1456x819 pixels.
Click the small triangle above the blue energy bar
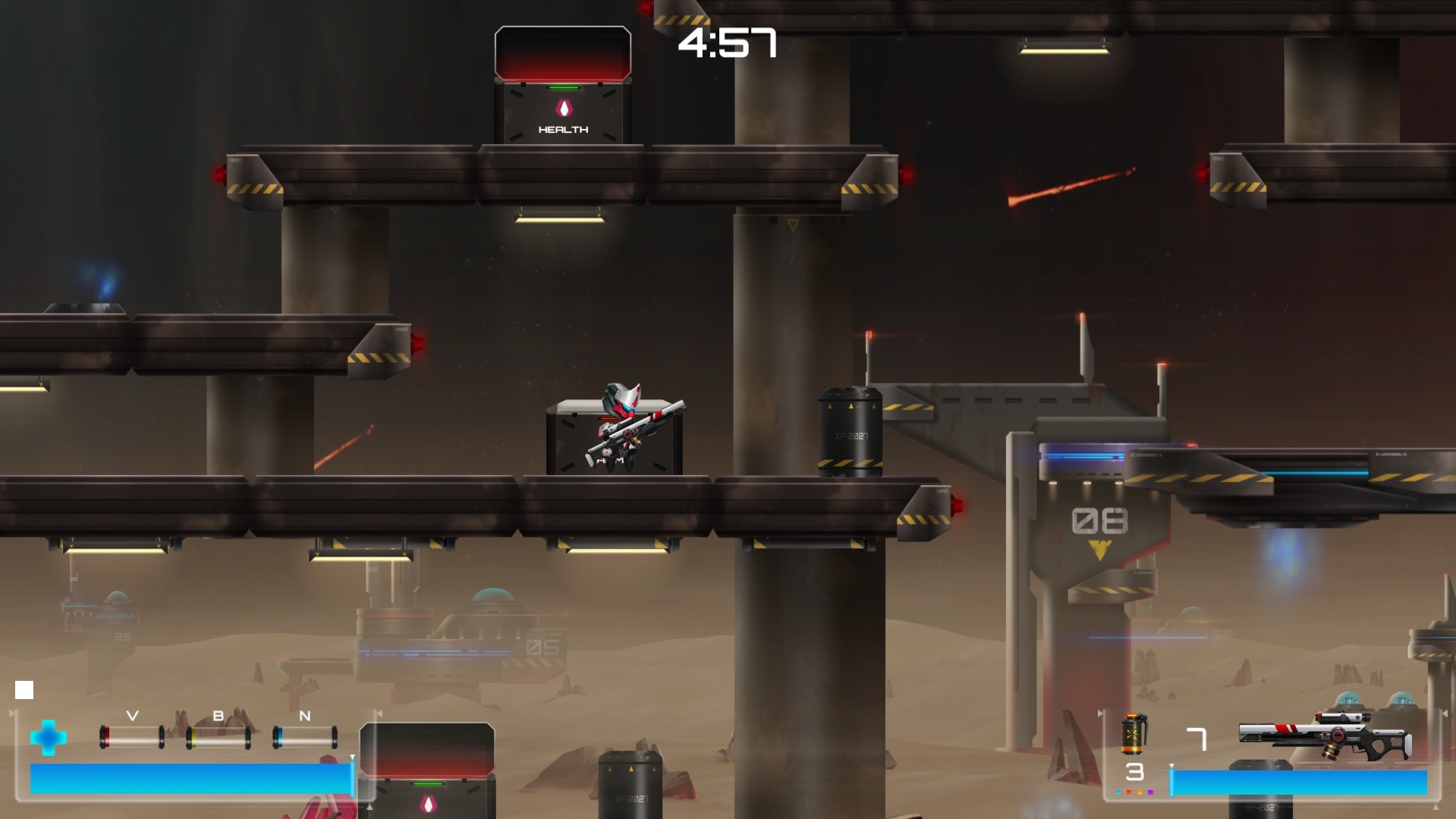click(x=352, y=757)
